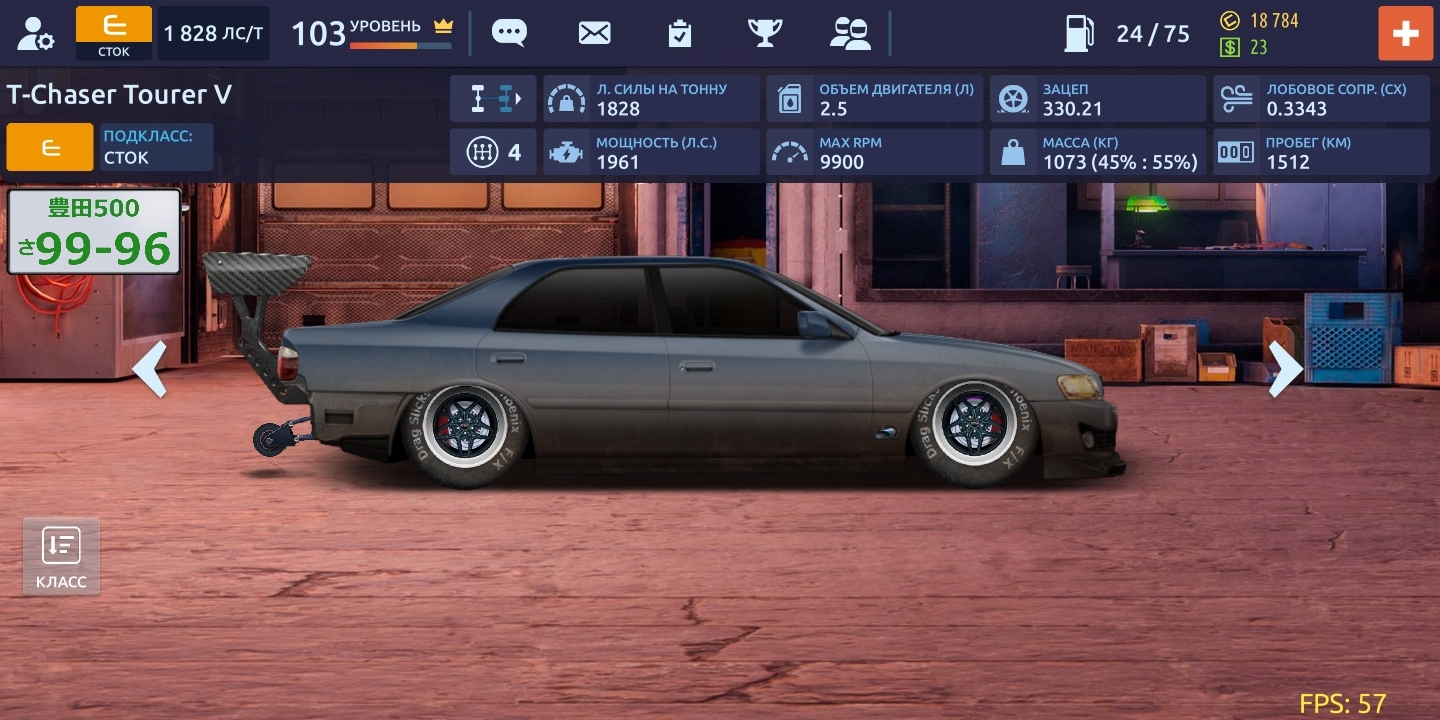Viewport: 1440px width, 720px height.
Task: Select the ПОДКЛАСС: СТОК label
Action: tap(156, 147)
